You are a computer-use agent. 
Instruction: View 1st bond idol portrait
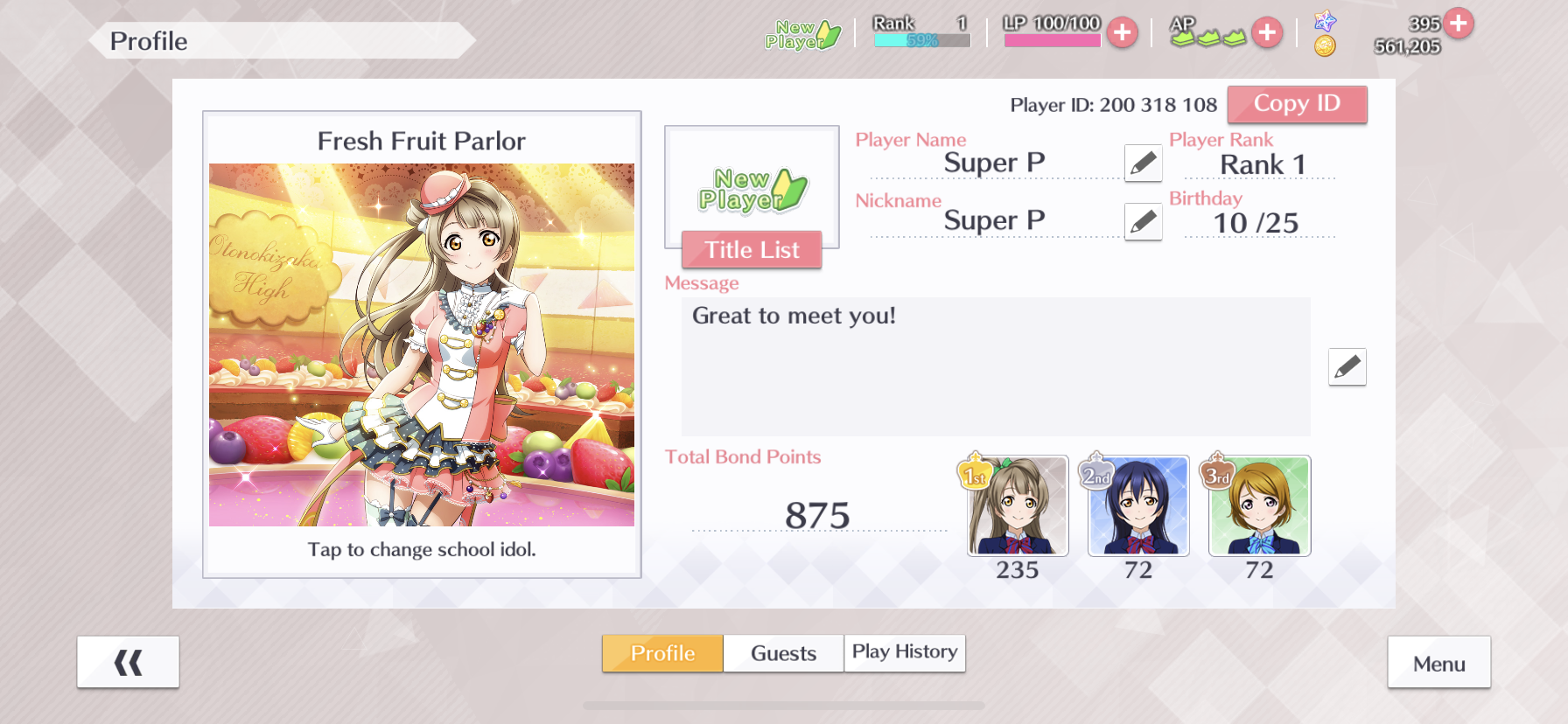click(x=1018, y=506)
